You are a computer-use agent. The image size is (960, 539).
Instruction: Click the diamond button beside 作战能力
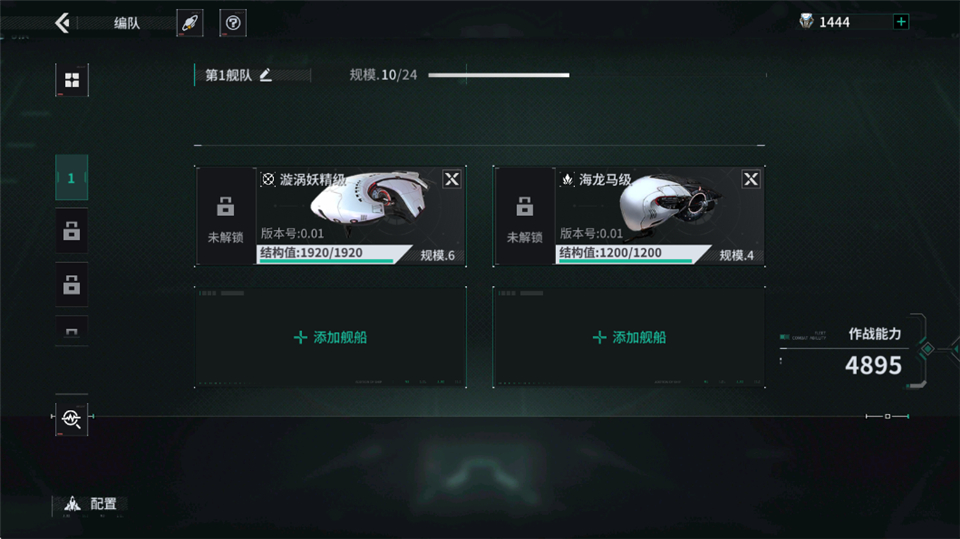[x=927, y=349]
